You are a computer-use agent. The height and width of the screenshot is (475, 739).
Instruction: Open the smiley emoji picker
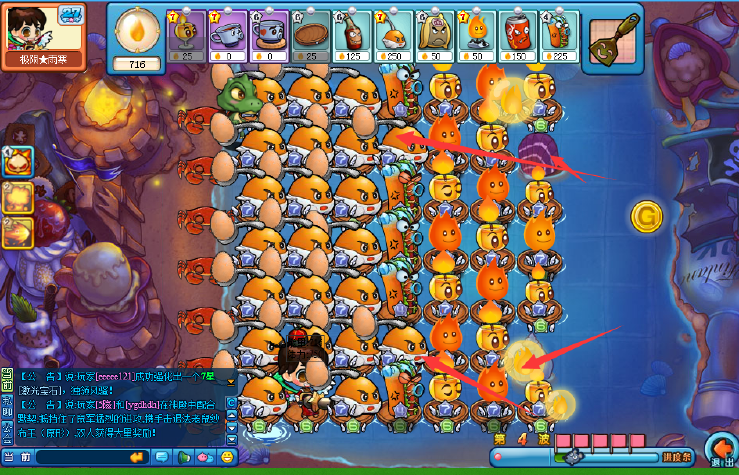click(x=228, y=457)
